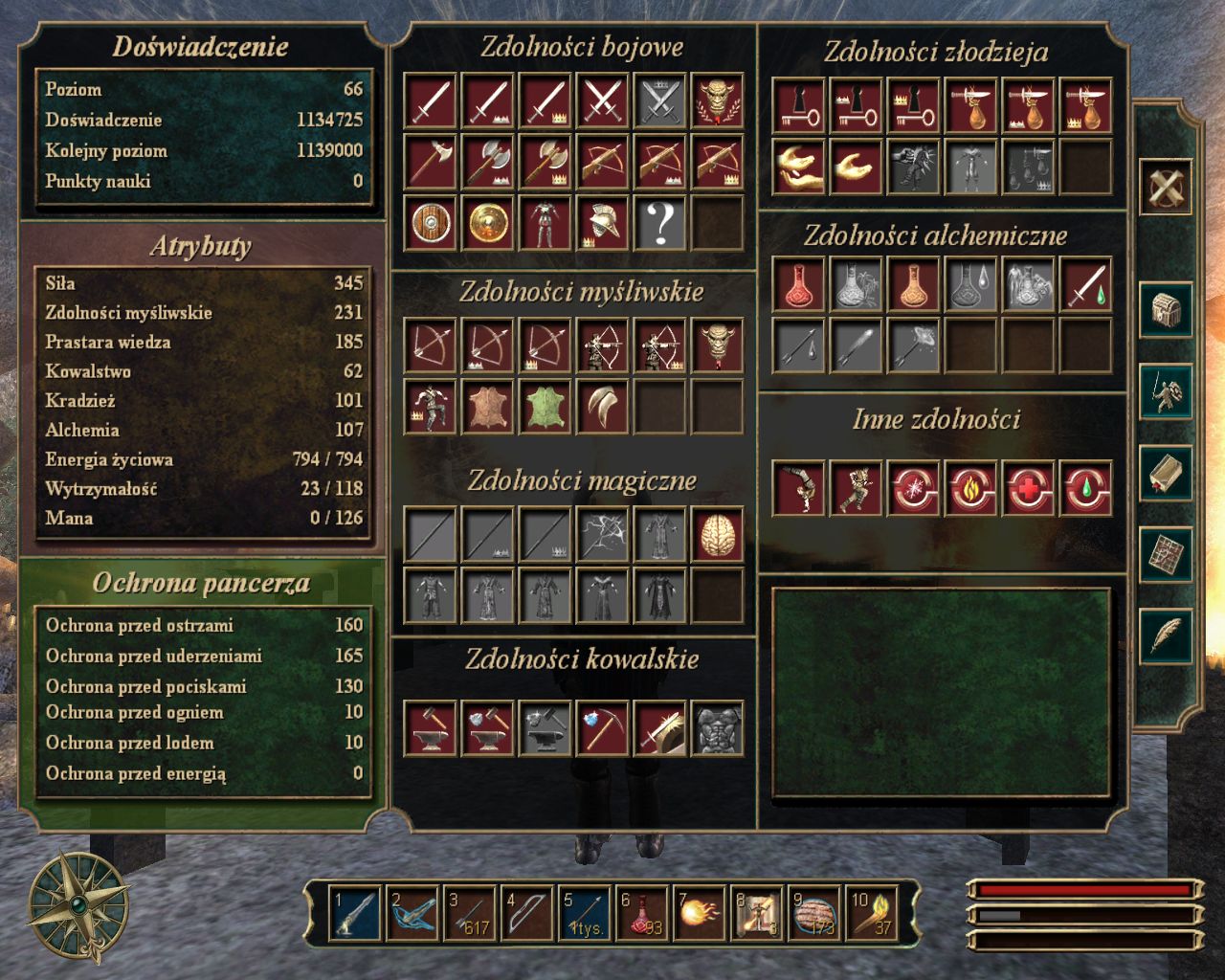Pick the meat in hotbar slot 9

(814, 913)
